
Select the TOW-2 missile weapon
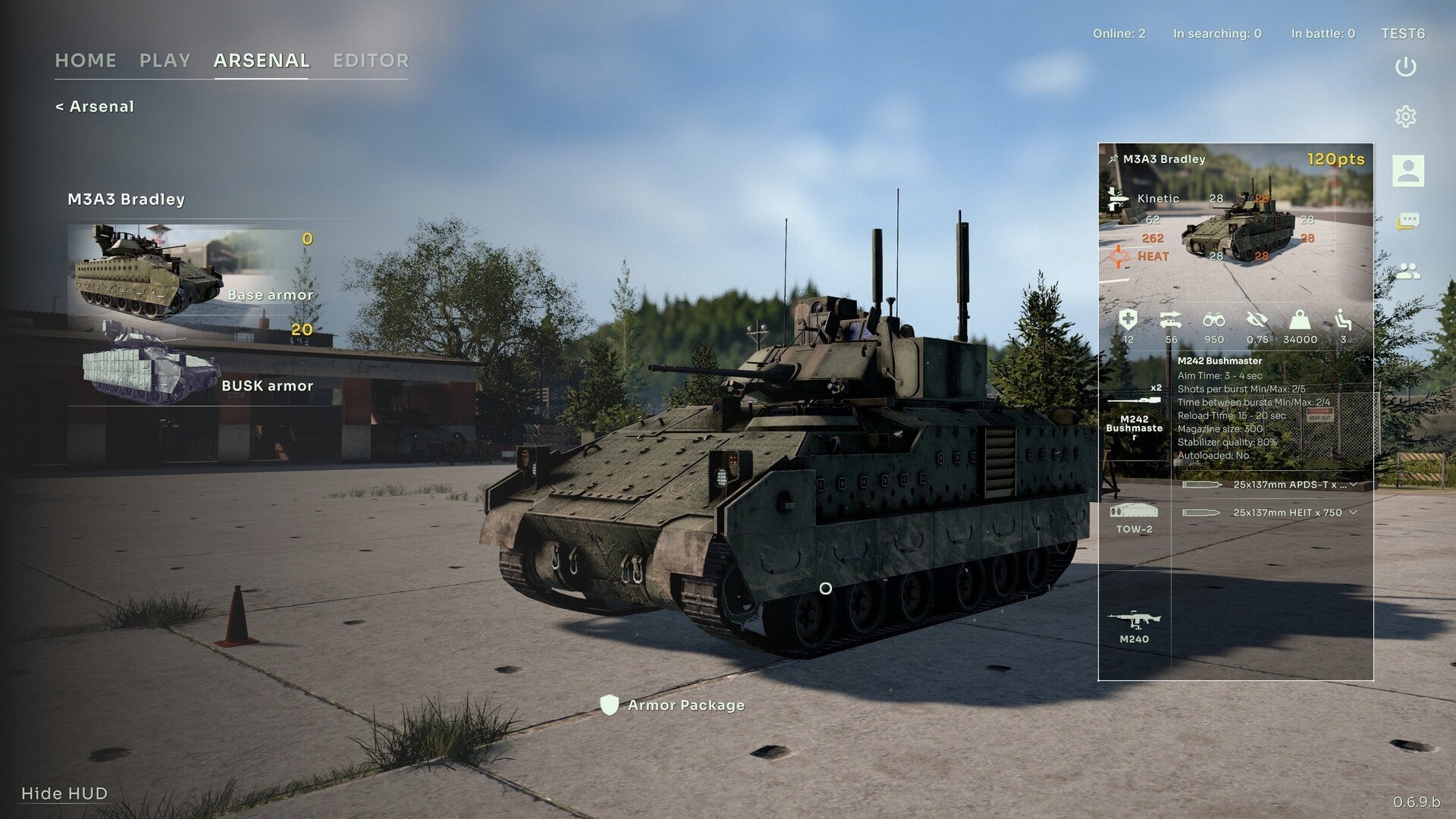pos(1134,518)
